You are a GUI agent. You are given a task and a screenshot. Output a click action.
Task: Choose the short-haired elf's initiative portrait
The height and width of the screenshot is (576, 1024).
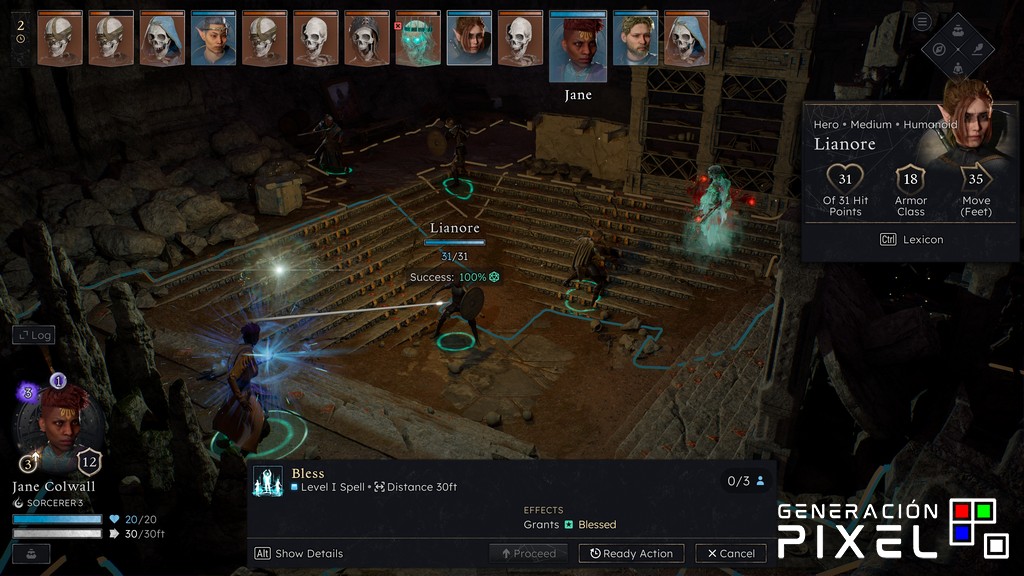click(213, 40)
